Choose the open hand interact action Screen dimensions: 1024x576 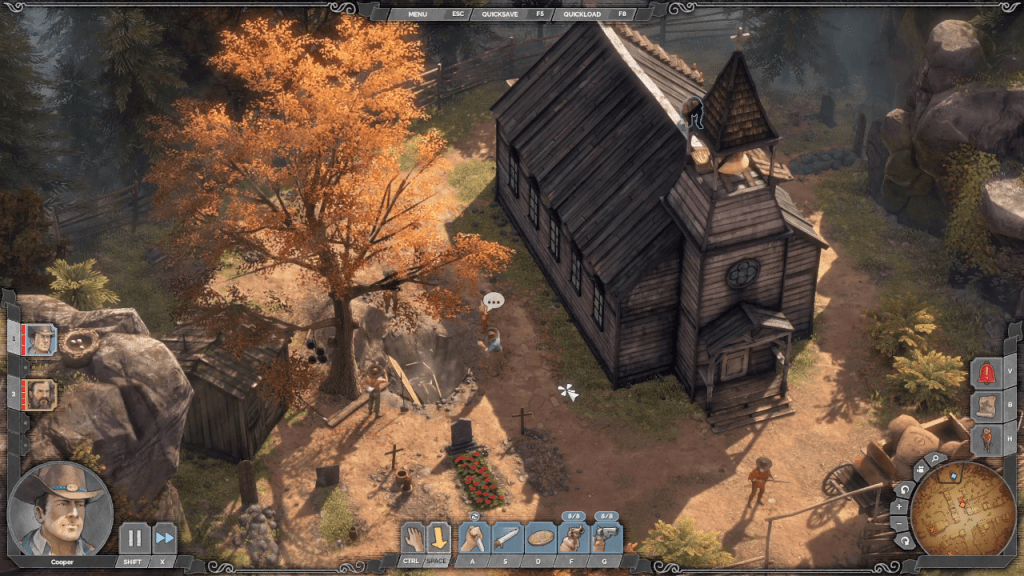point(413,539)
